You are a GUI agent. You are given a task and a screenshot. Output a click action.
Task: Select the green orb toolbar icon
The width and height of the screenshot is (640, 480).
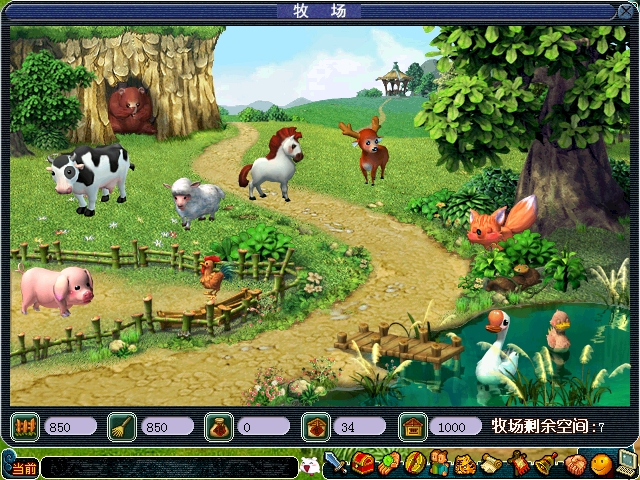pyautogui.click(x=388, y=464)
